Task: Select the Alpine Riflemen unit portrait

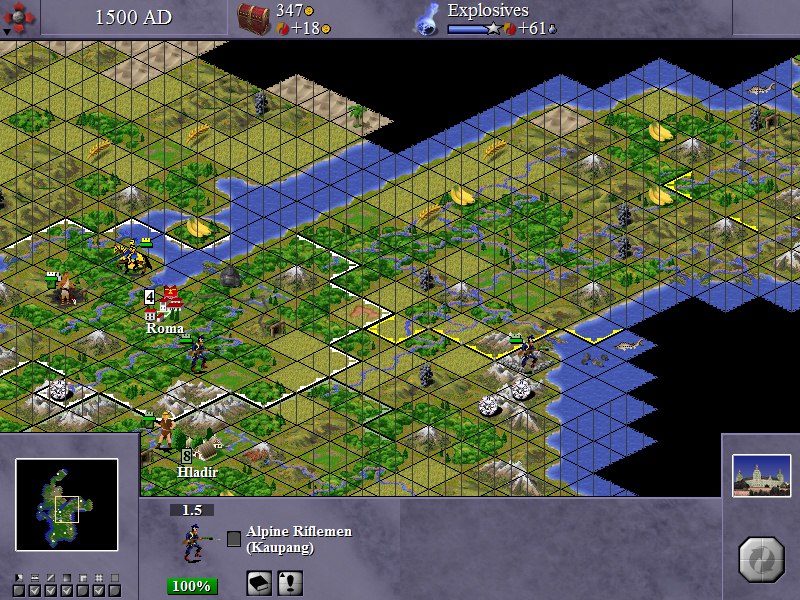Action: [x=193, y=542]
